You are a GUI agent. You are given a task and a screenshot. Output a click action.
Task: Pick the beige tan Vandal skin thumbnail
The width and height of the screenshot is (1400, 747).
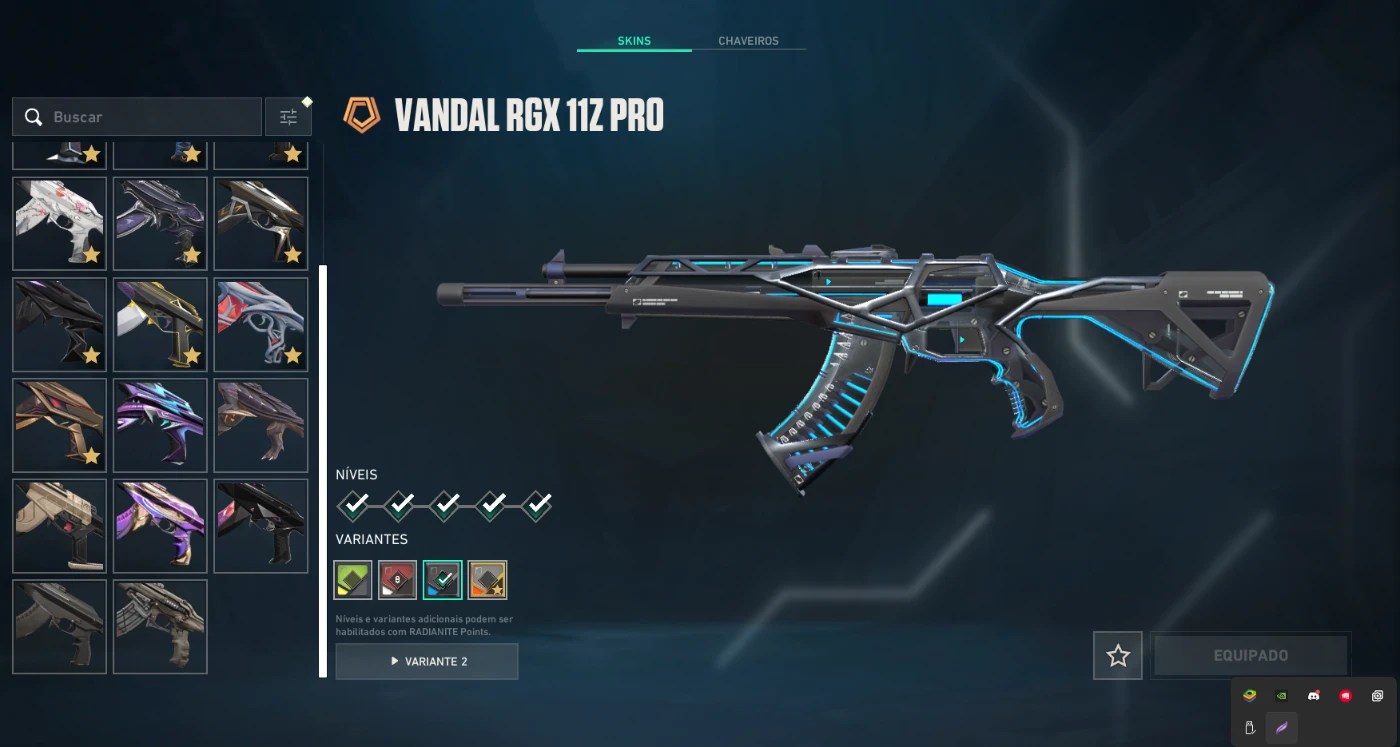(60, 526)
